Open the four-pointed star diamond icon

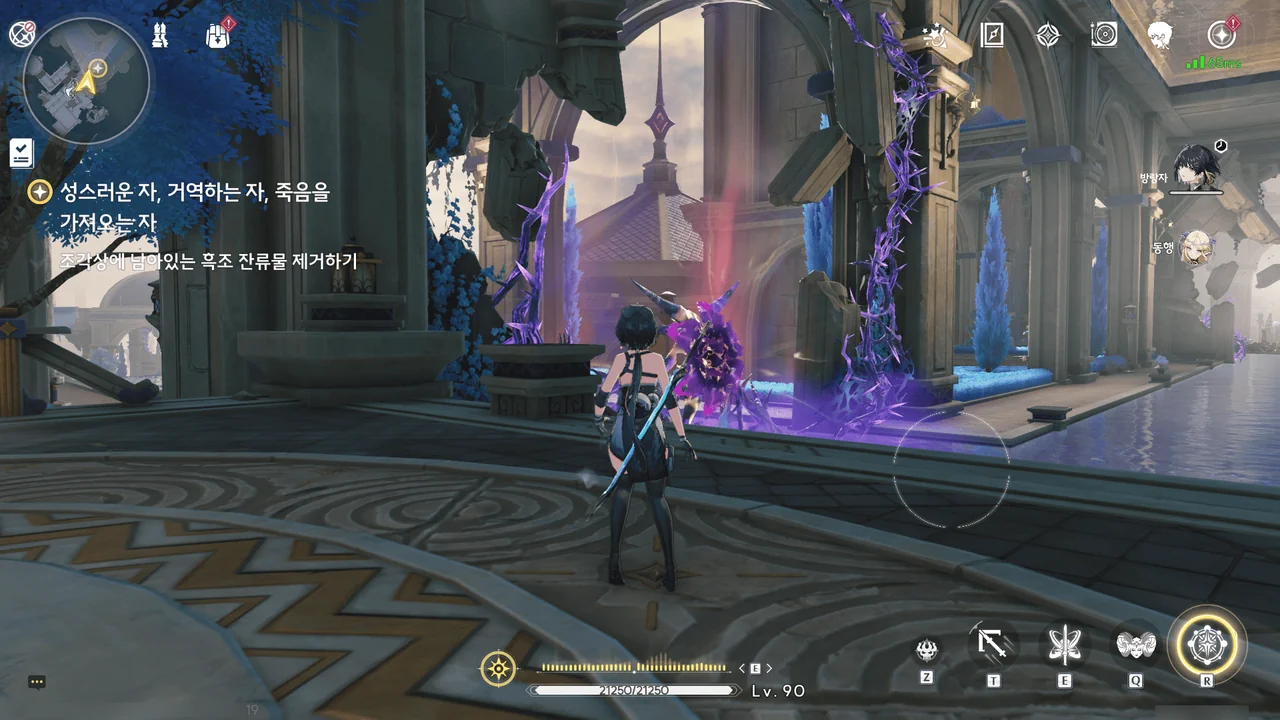[x=1047, y=36]
